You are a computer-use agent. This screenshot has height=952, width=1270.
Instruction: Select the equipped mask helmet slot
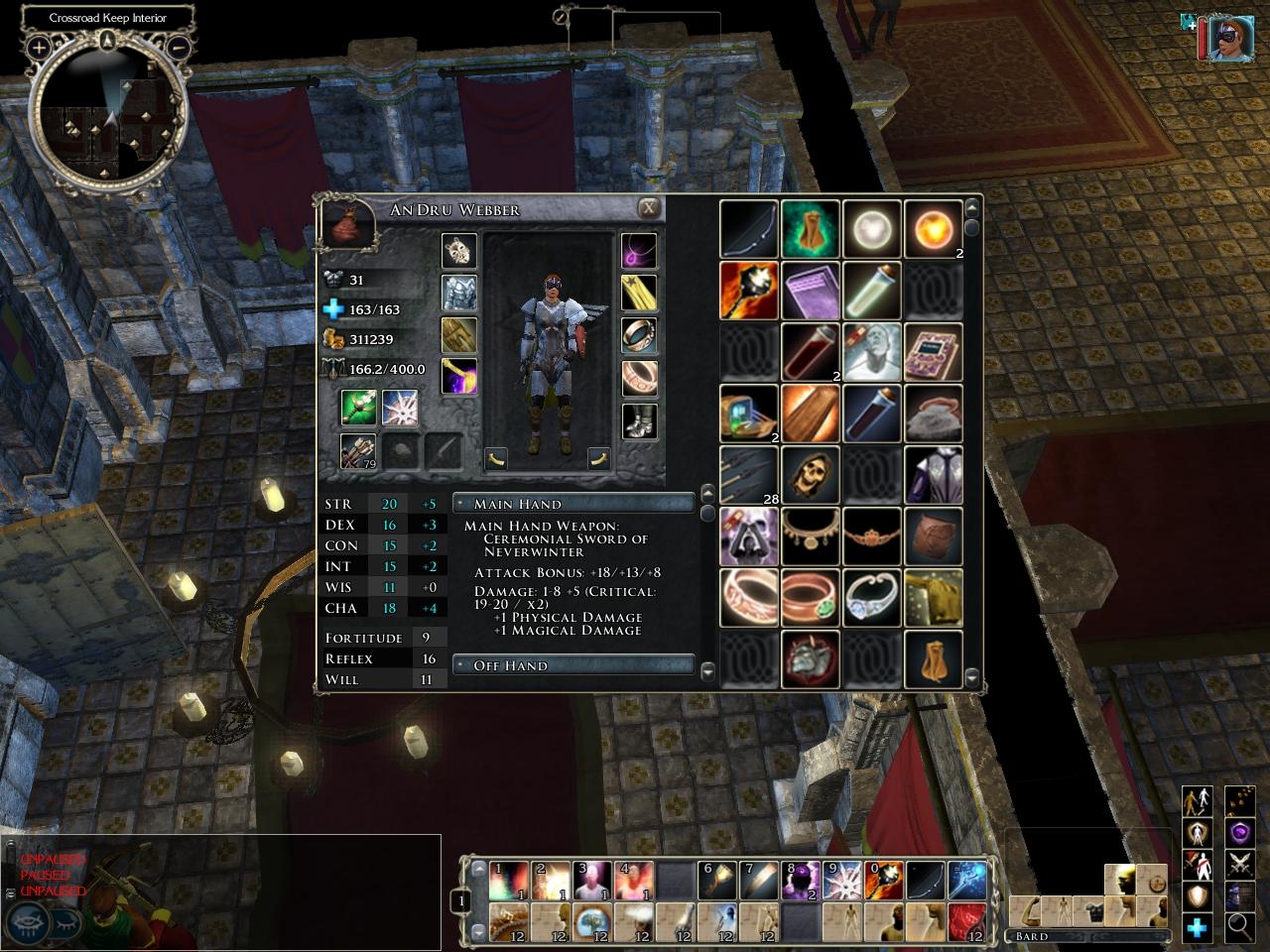458,251
